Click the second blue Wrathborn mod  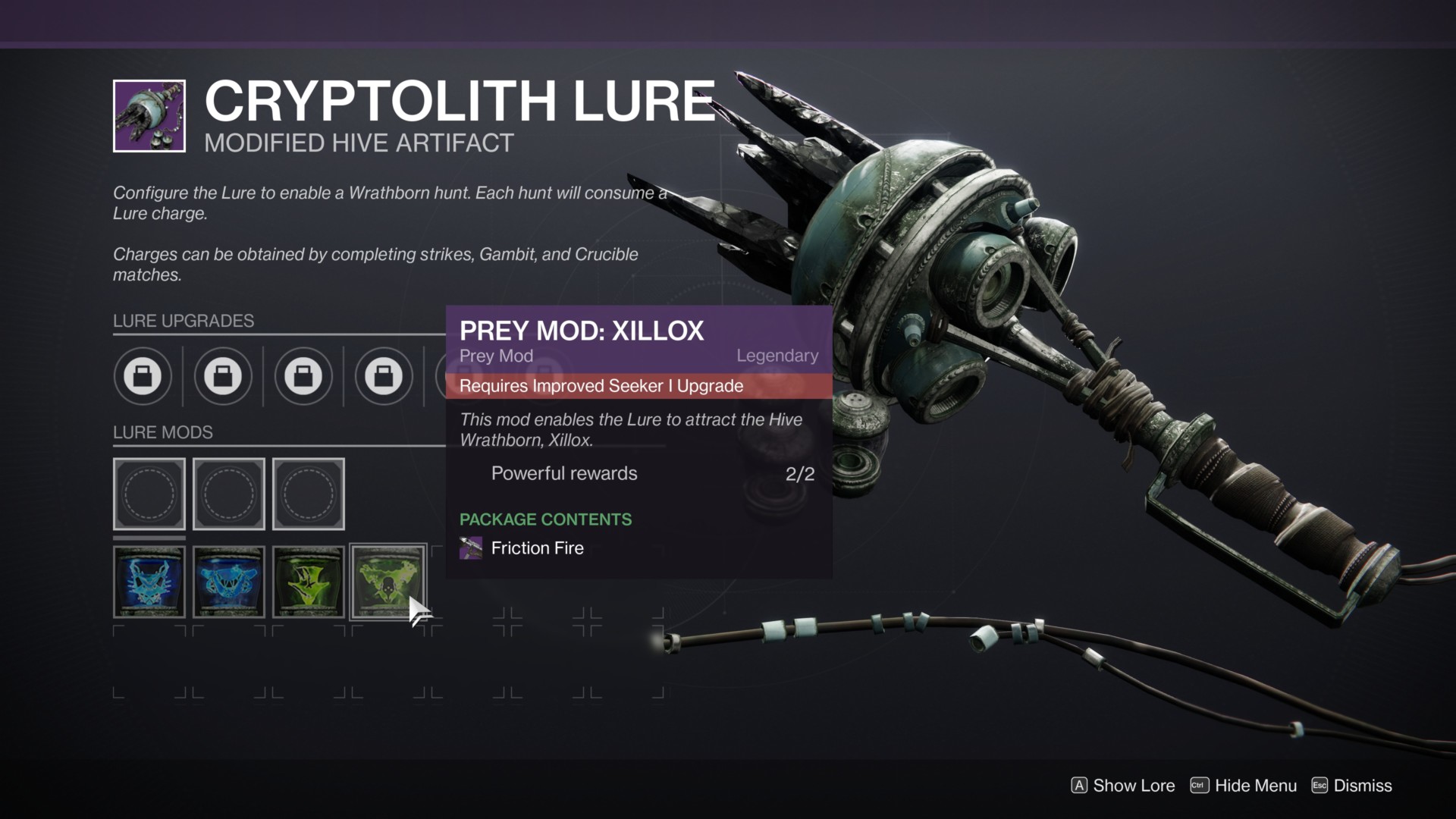[x=229, y=582]
